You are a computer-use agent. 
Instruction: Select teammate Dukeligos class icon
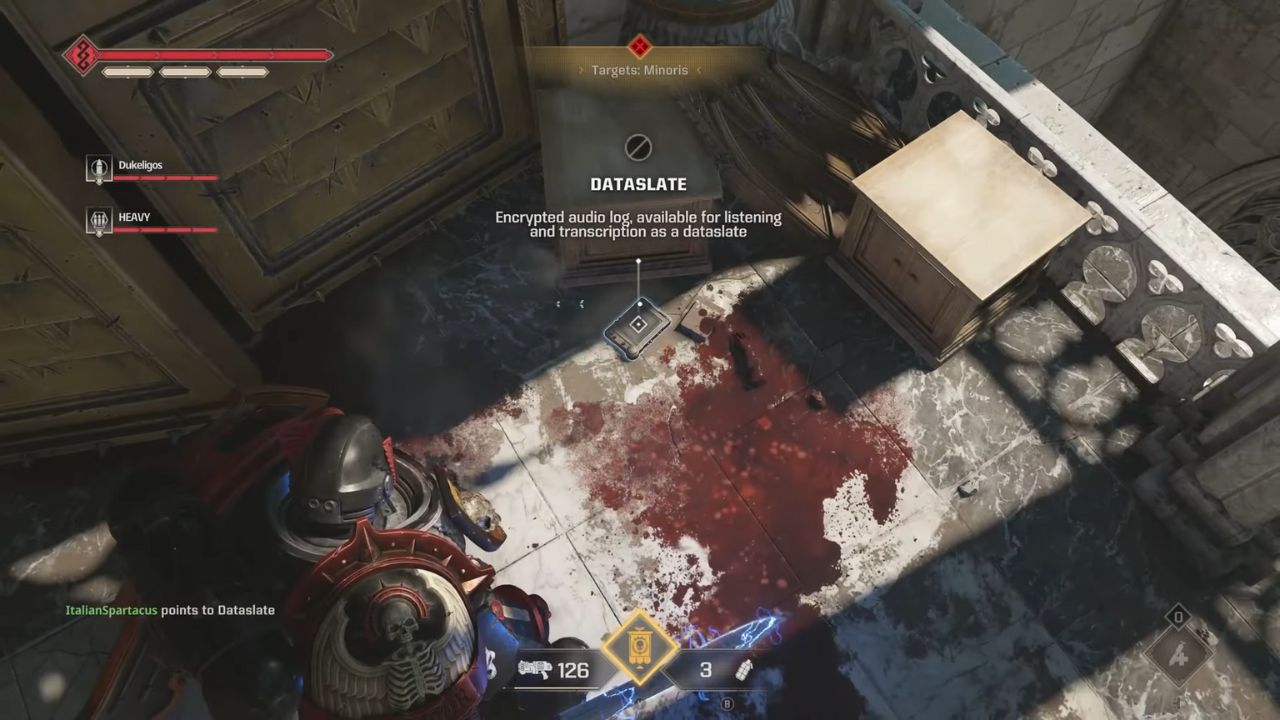[98, 169]
